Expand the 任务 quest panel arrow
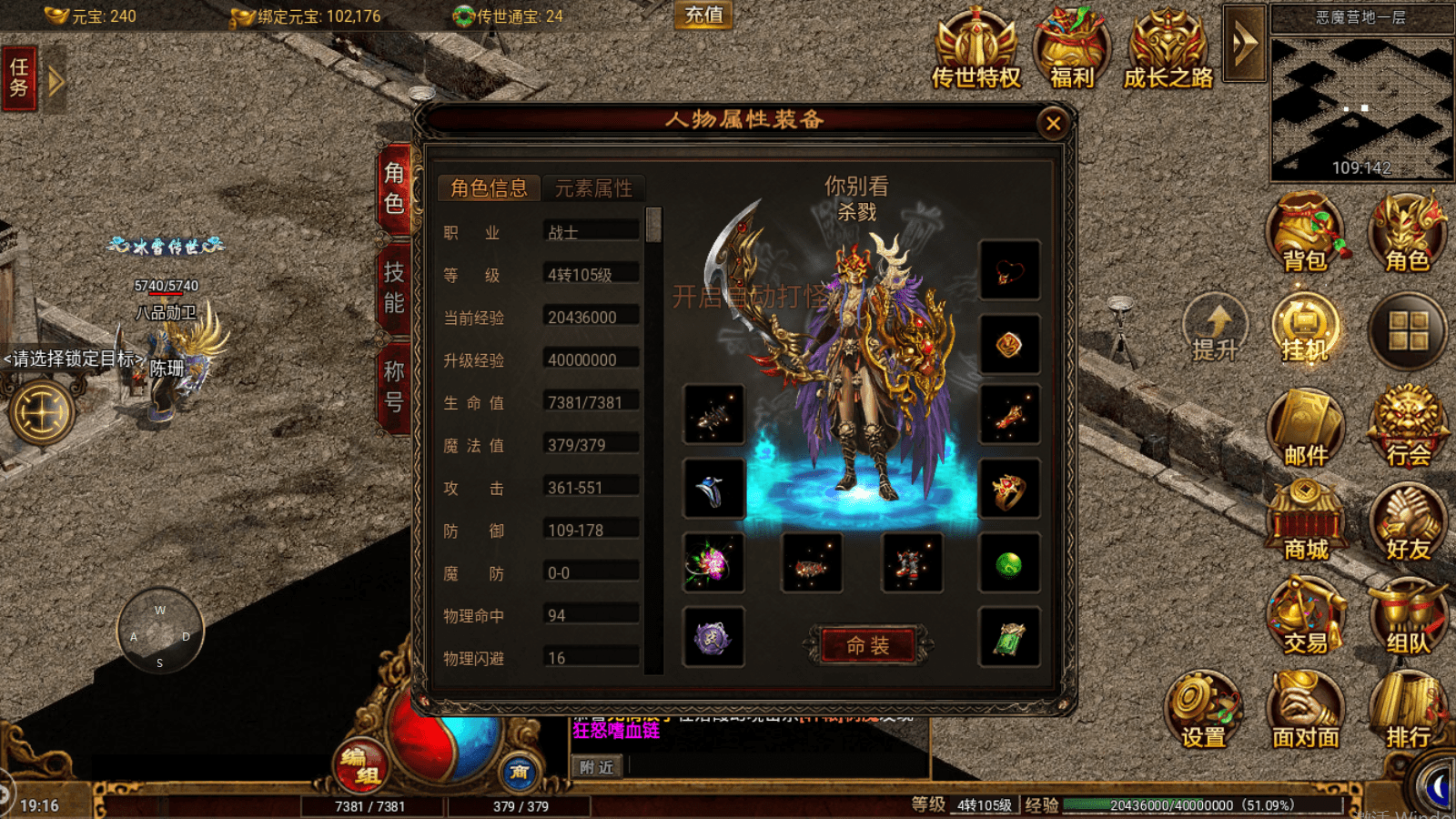This screenshot has width=1456, height=819. click(x=56, y=80)
